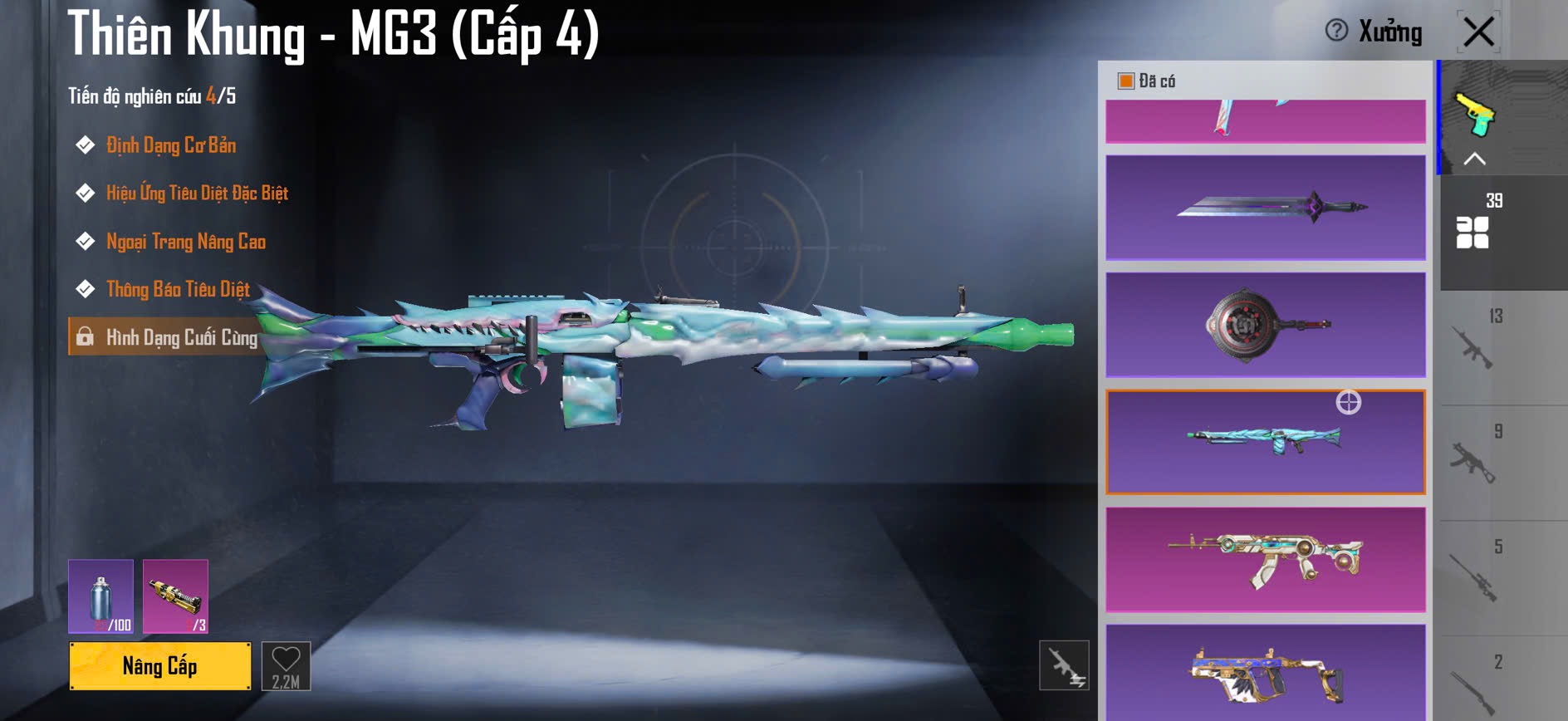Click the paint can material slot
This screenshot has width=1568, height=721.
100,596
